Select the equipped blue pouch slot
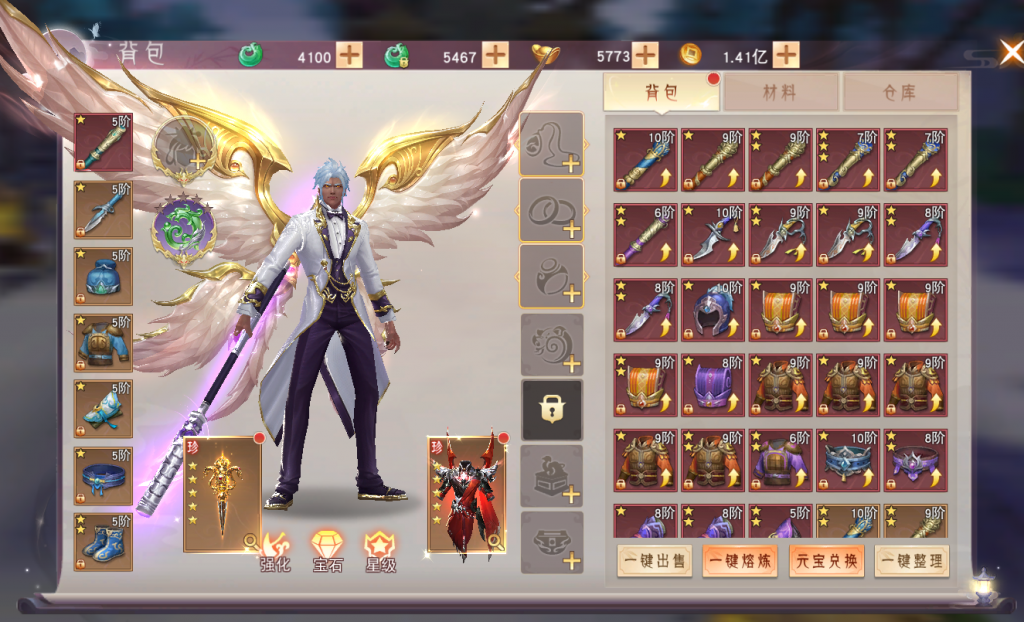The height and width of the screenshot is (622, 1024). click(x=103, y=277)
